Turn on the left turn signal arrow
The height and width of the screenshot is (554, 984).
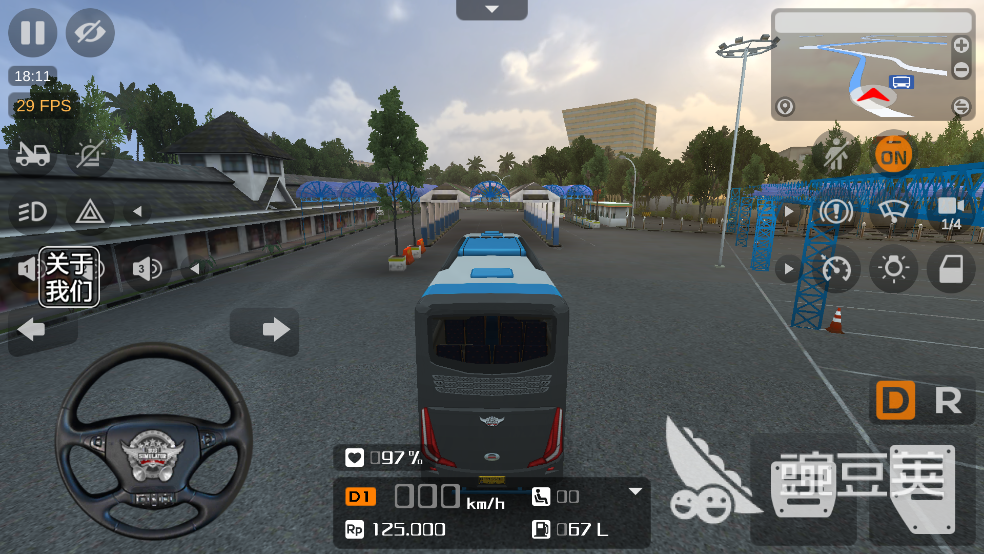[x=32, y=329]
